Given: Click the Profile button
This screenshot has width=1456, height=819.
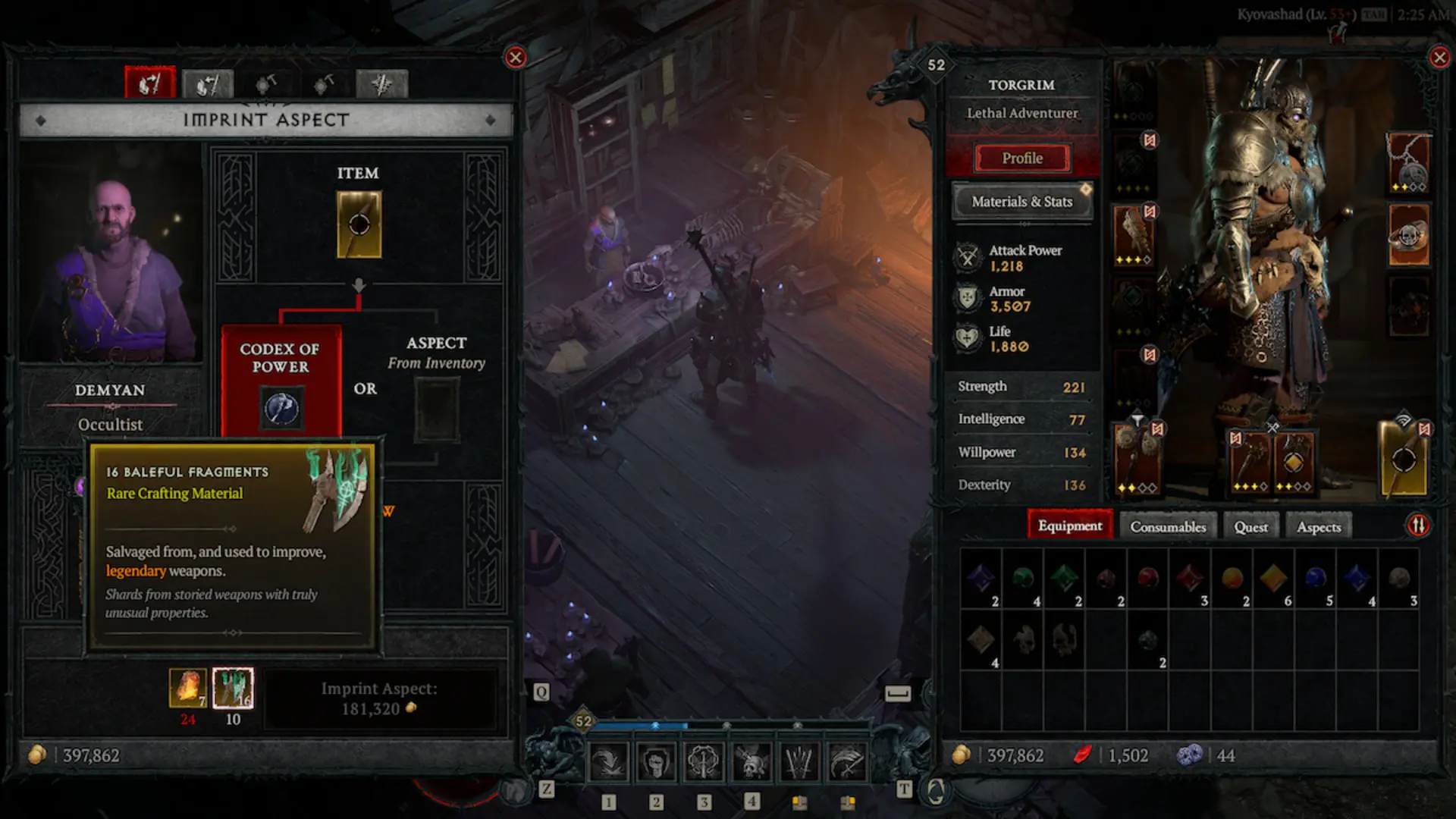Looking at the screenshot, I should coord(1024,158).
